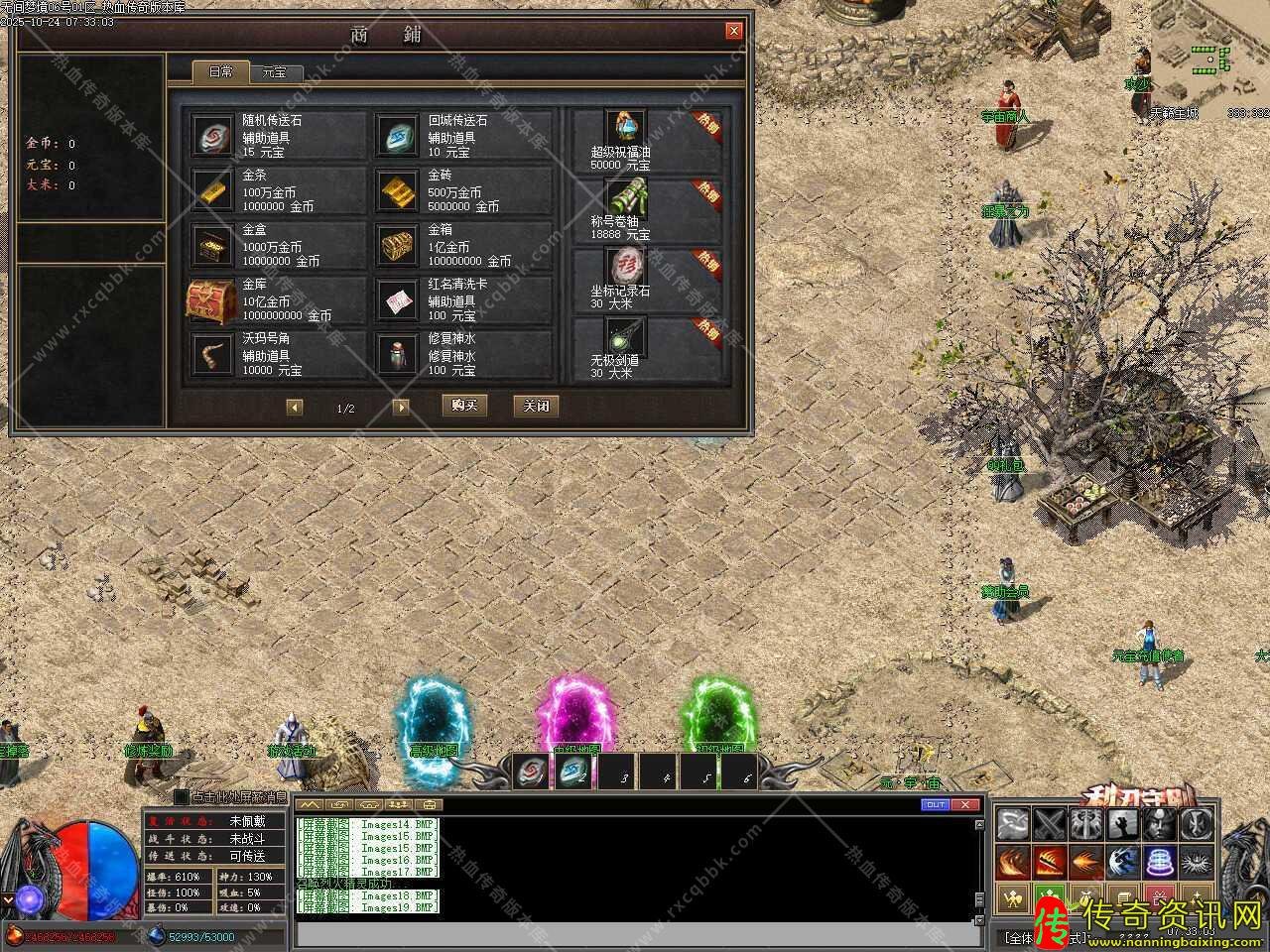Select the 红名清洗卡 shop item
1270x952 pixels.
463,299
